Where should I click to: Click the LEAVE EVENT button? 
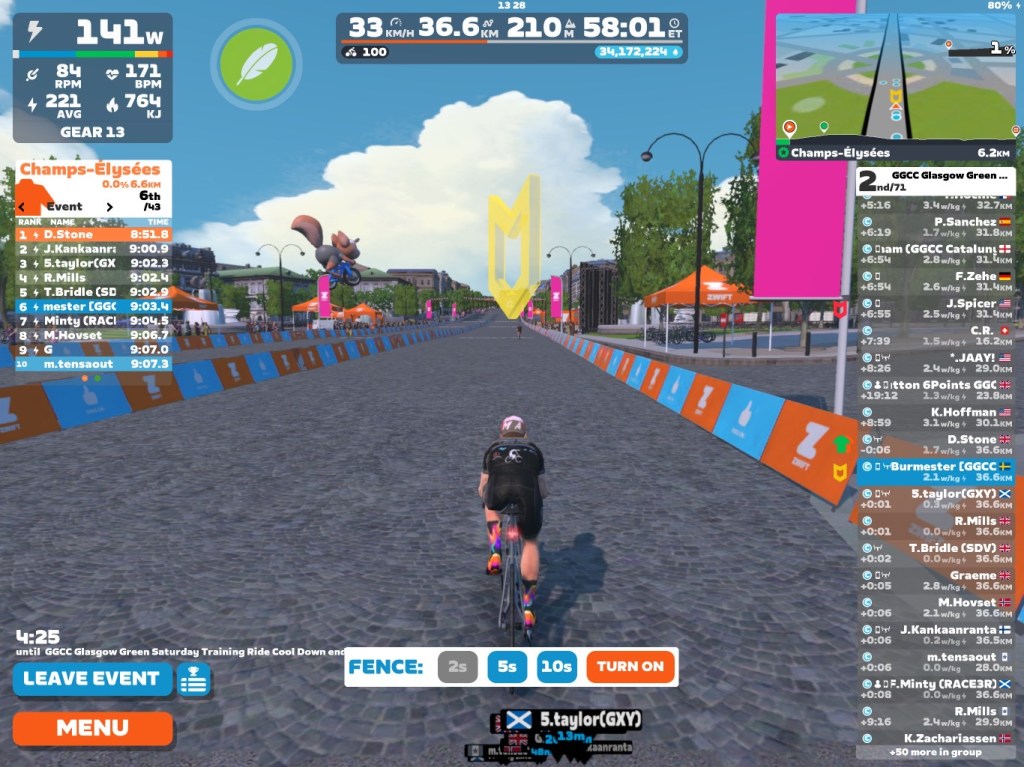[91, 679]
